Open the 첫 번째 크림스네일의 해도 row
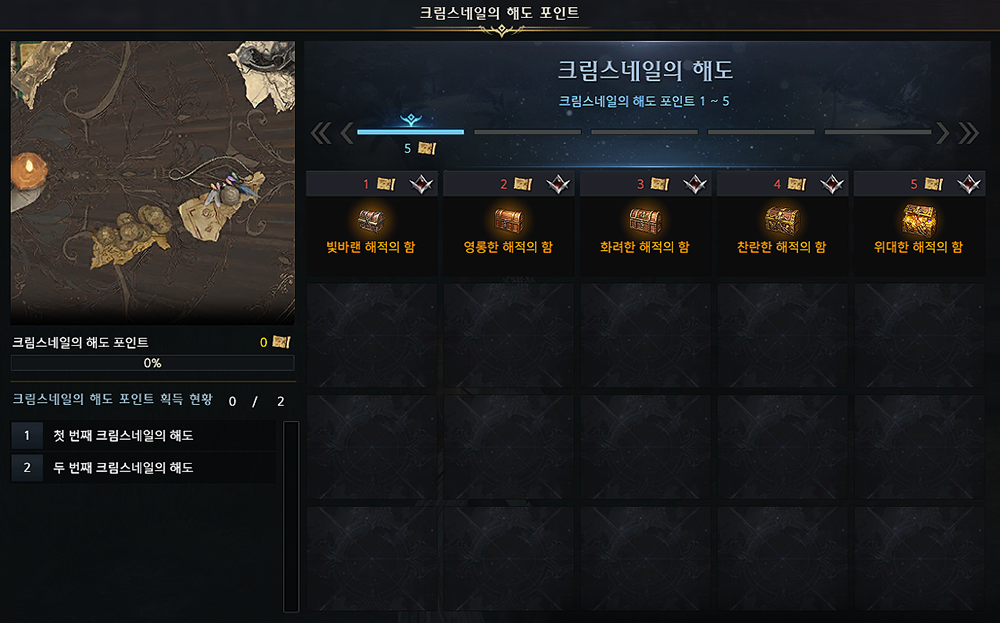The image size is (1000, 623). click(x=142, y=436)
